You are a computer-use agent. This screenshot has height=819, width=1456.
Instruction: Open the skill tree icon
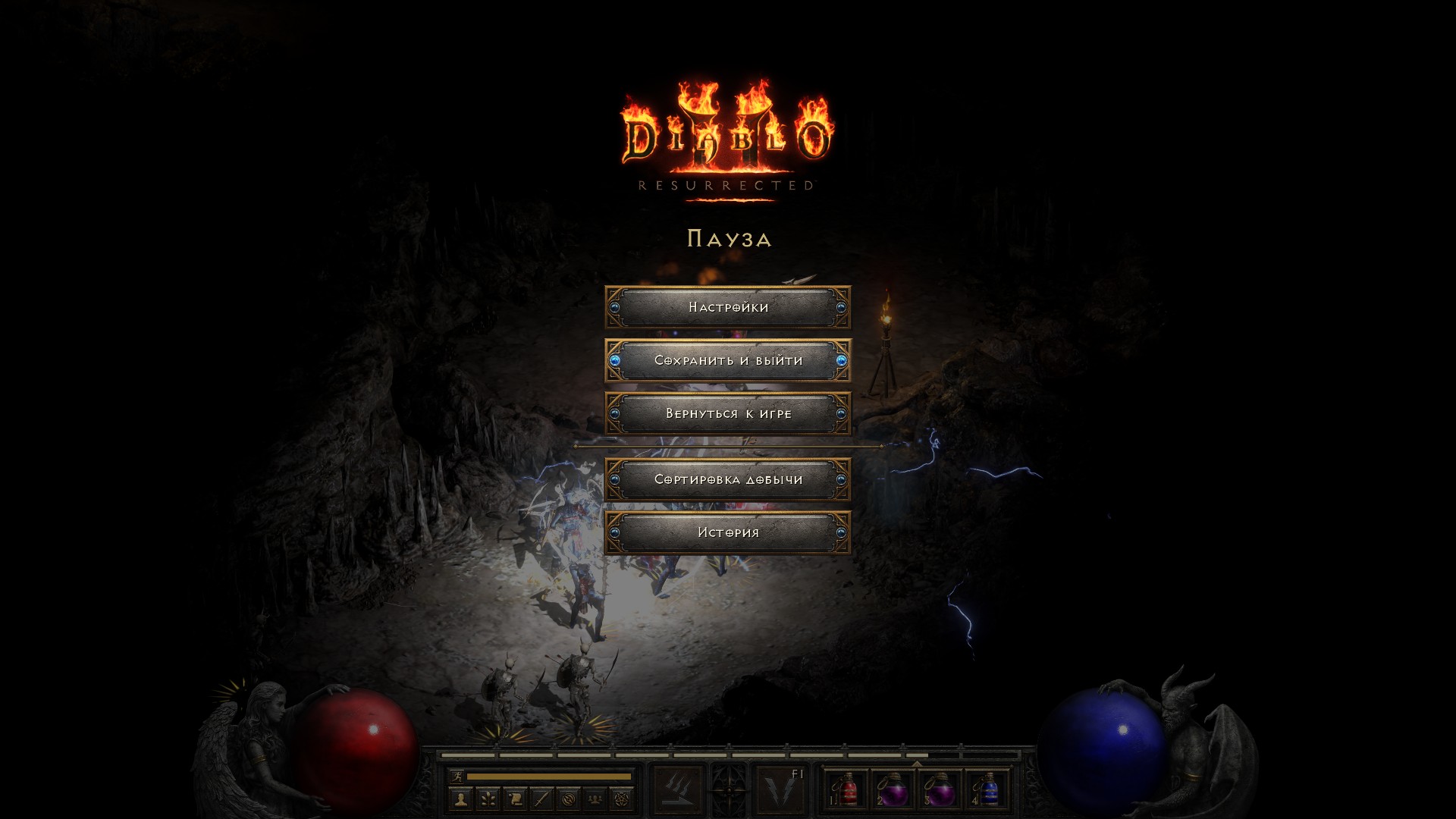point(488,799)
